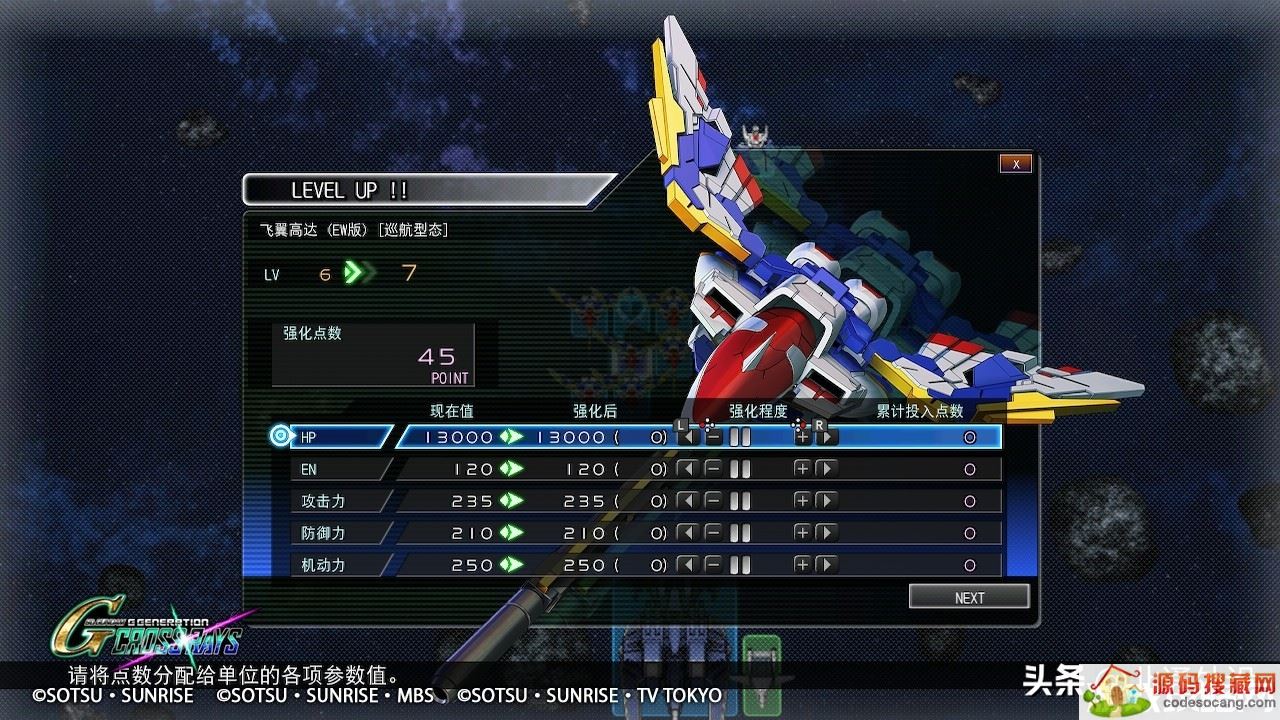Choose the 防御力 stat row label
Screen dimensions: 1280x720
[340, 533]
